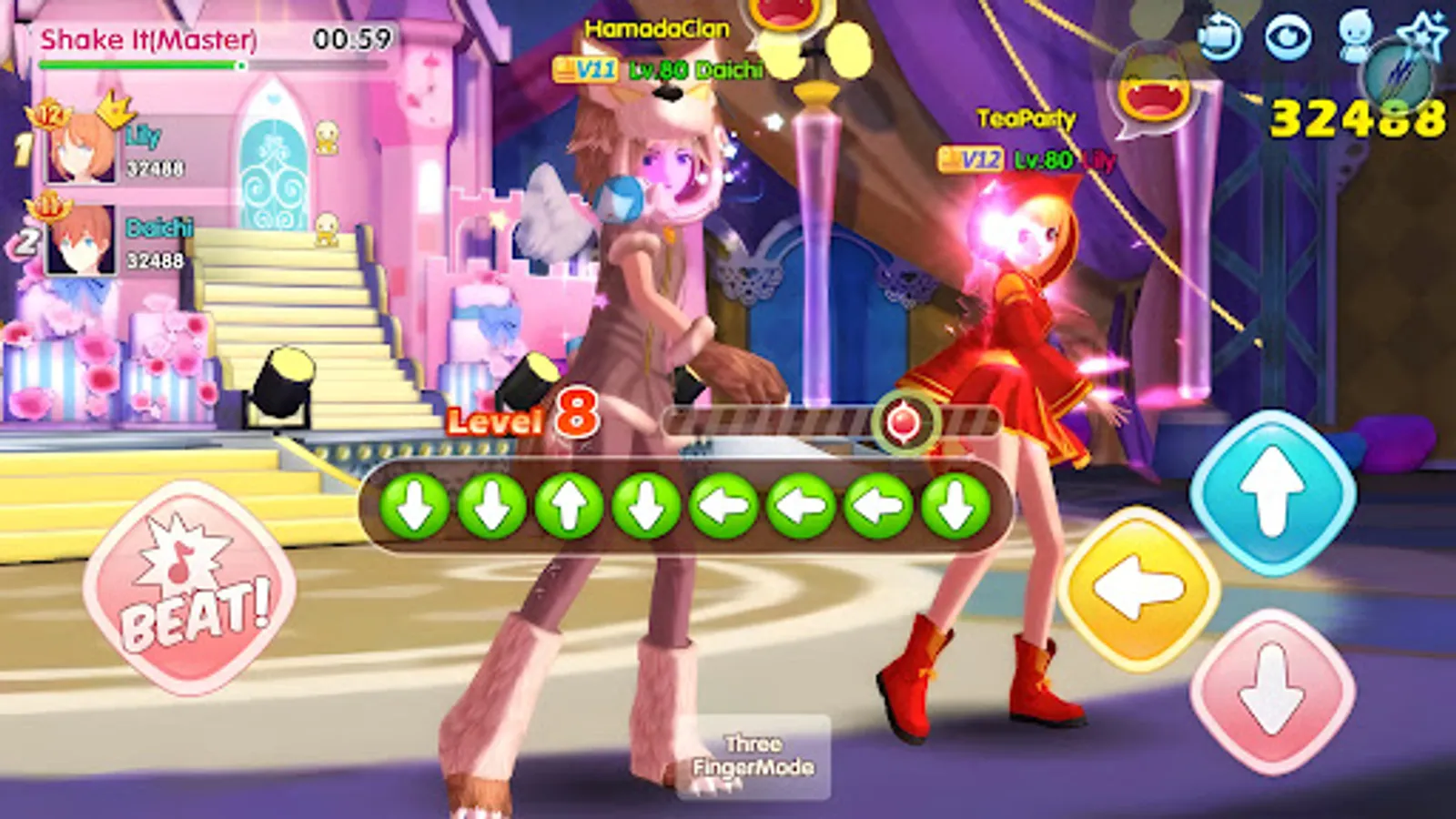Screen dimensions: 1456x819
Task: Tap the blue up arrow input pad
Action: point(1274,489)
